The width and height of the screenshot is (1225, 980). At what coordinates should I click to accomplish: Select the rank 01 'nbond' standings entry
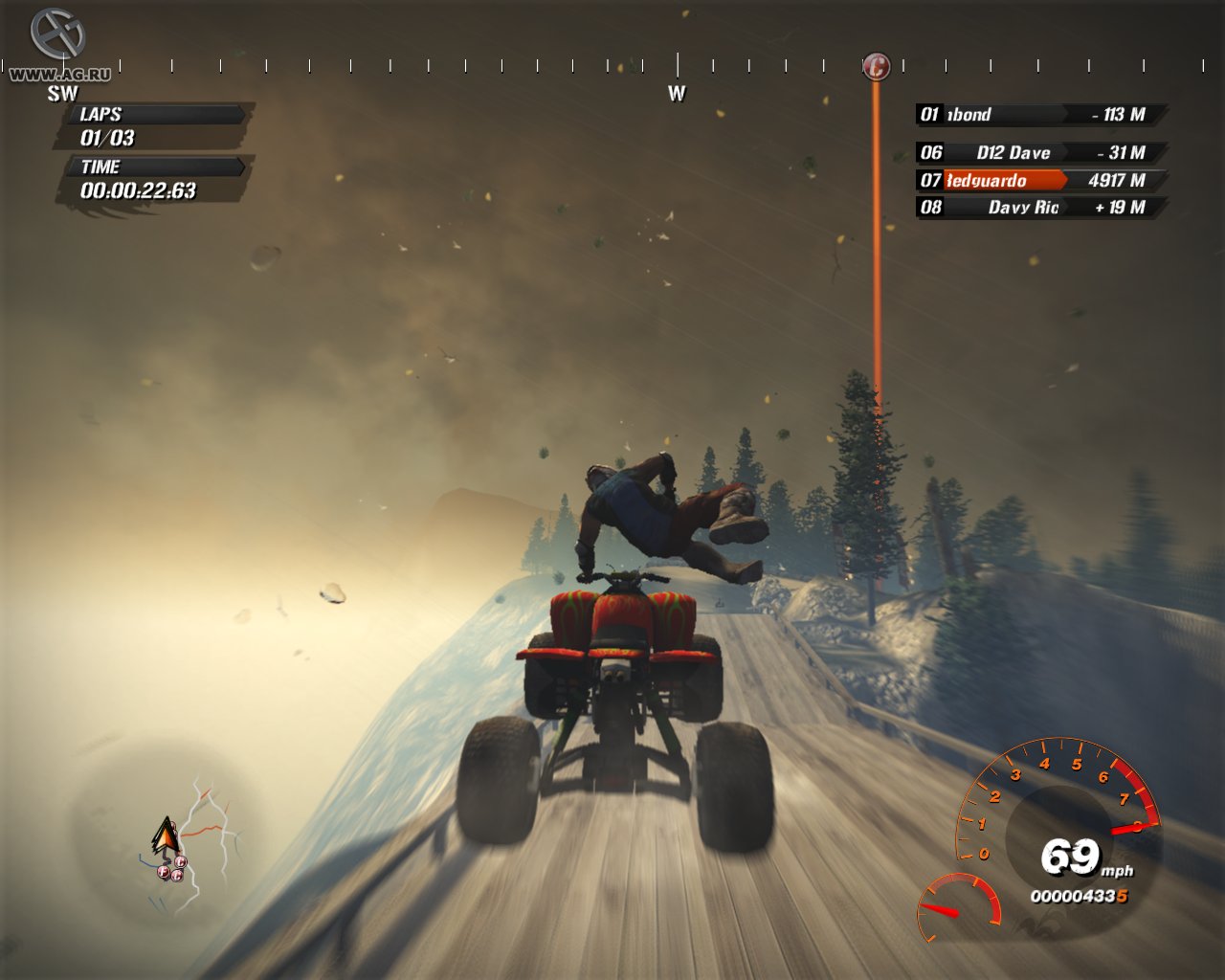(x=1034, y=115)
